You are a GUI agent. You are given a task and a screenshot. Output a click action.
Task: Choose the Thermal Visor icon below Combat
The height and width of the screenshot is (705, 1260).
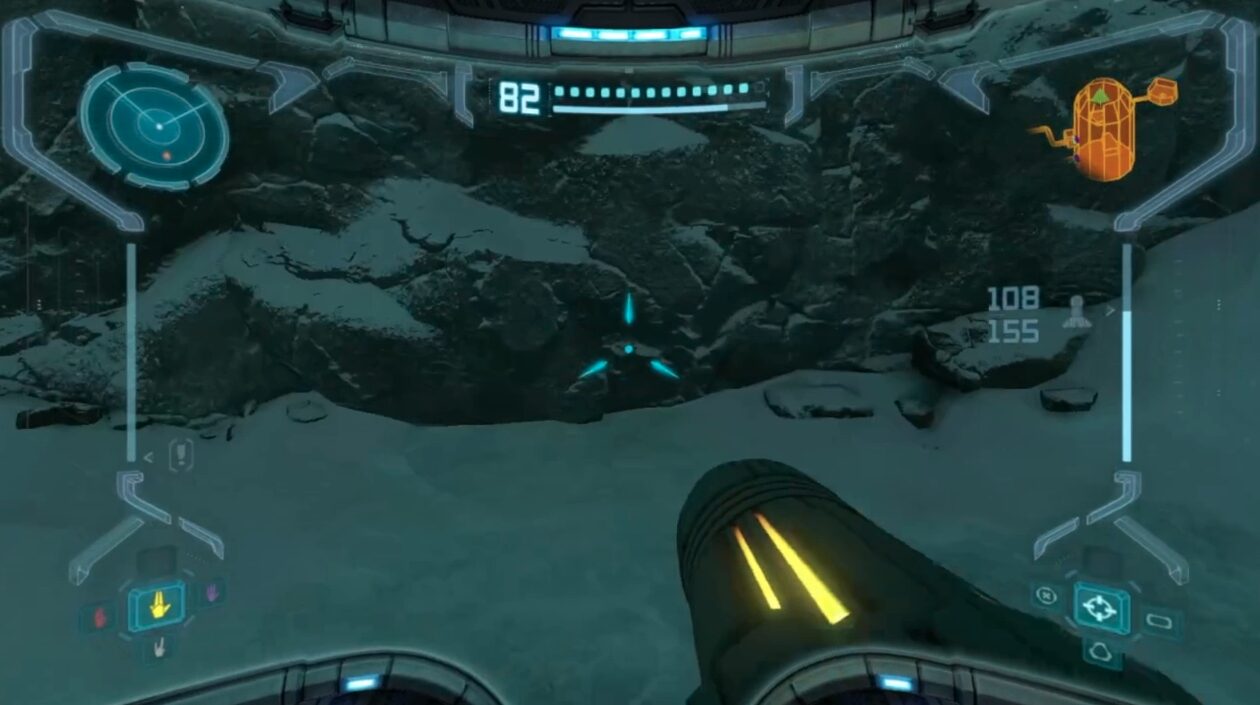coord(1101,651)
